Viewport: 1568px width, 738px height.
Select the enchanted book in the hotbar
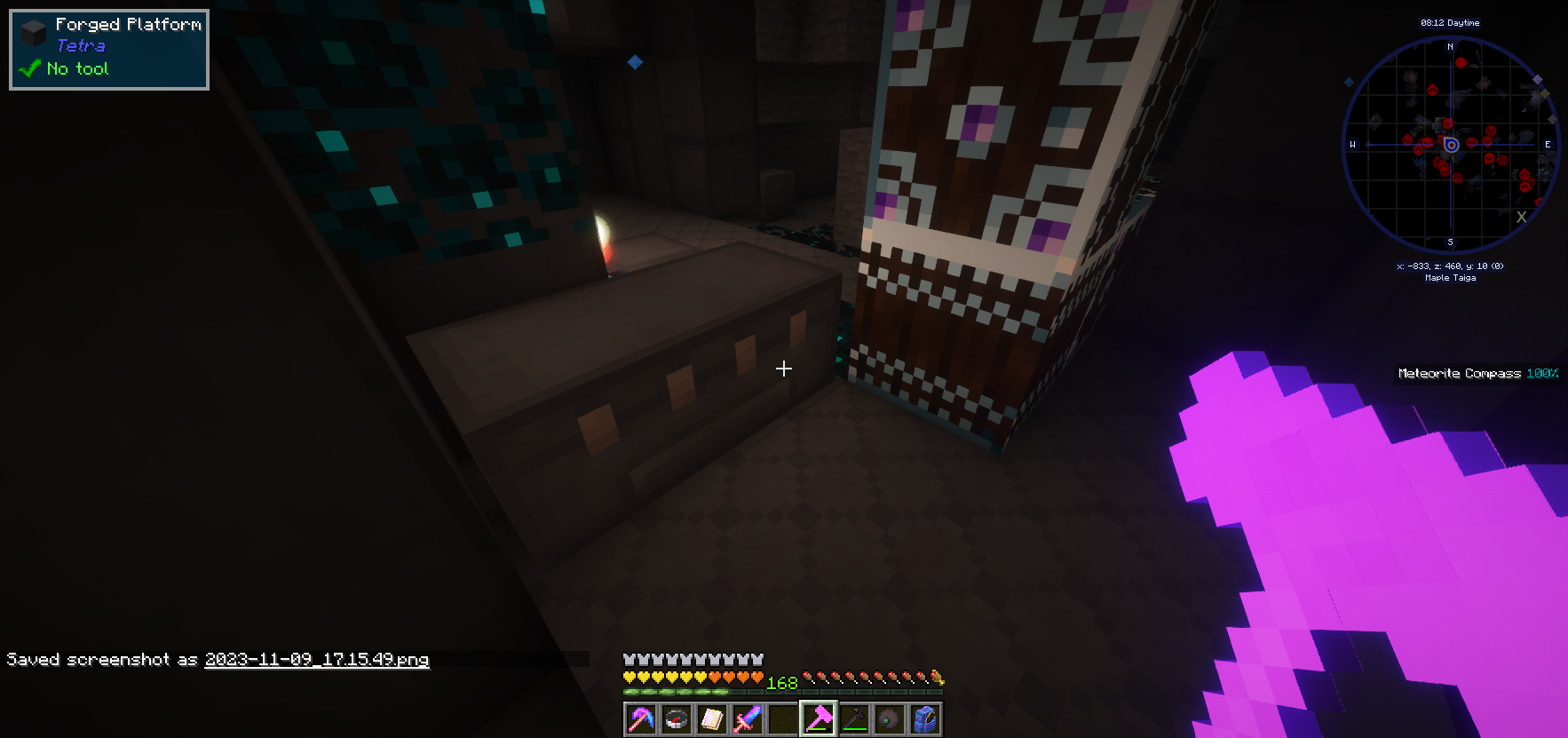pos(710,718)
